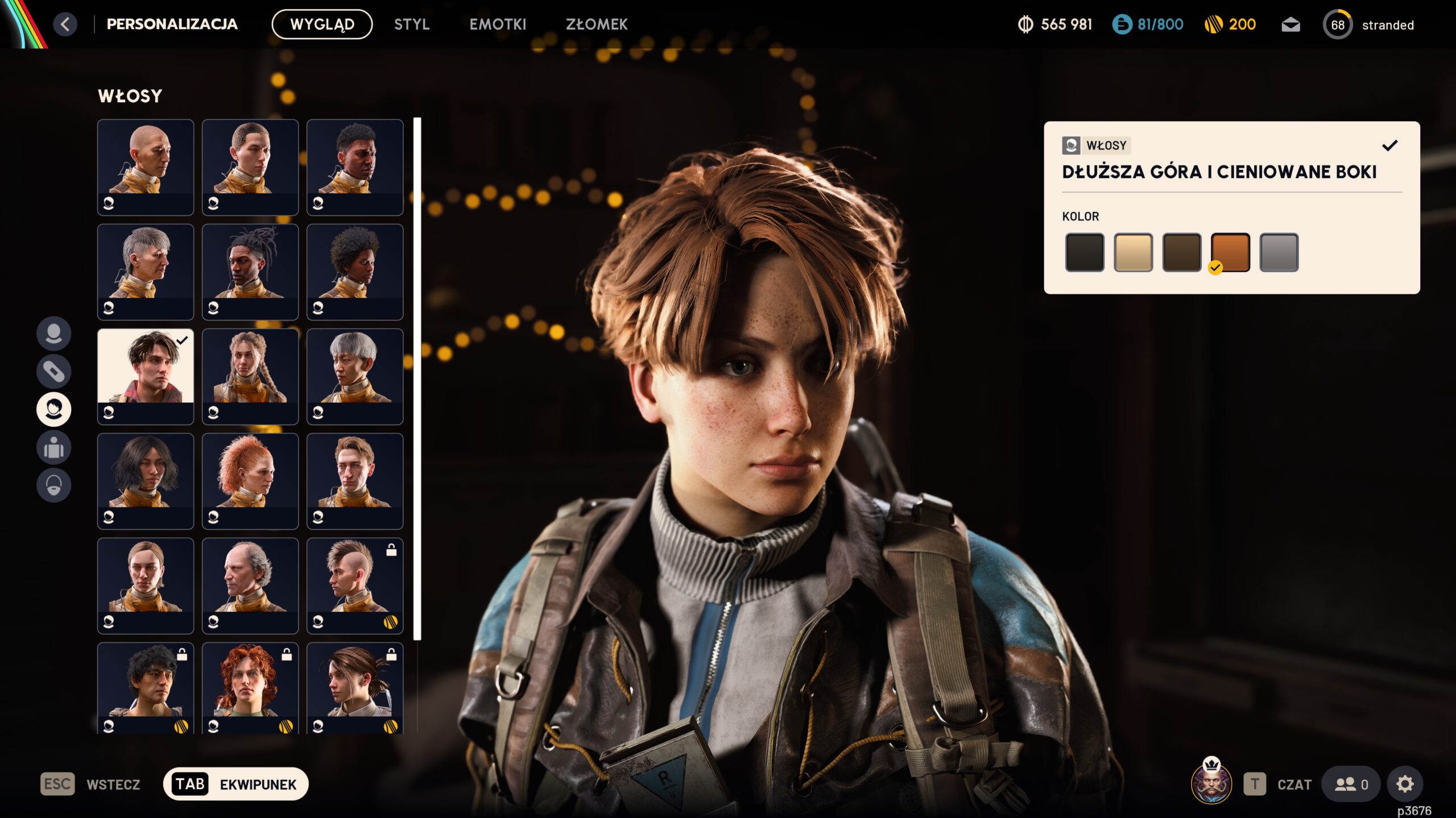Open the mail inbox envelope icon

(1290, 25)
